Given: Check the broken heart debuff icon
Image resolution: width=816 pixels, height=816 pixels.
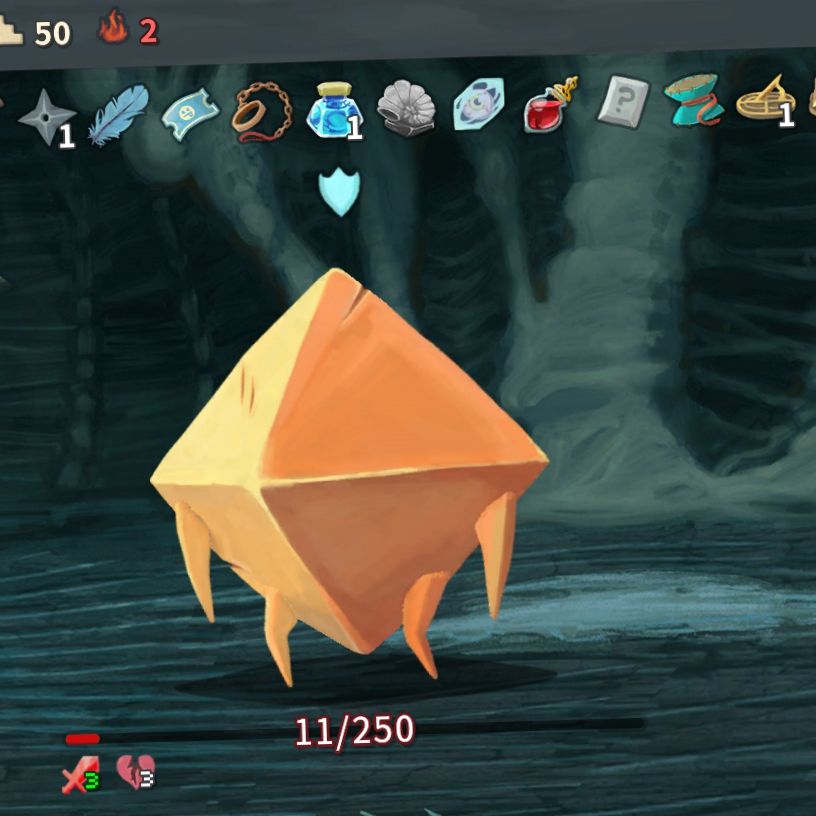Looking at the screenshot, I should [134, 771].
